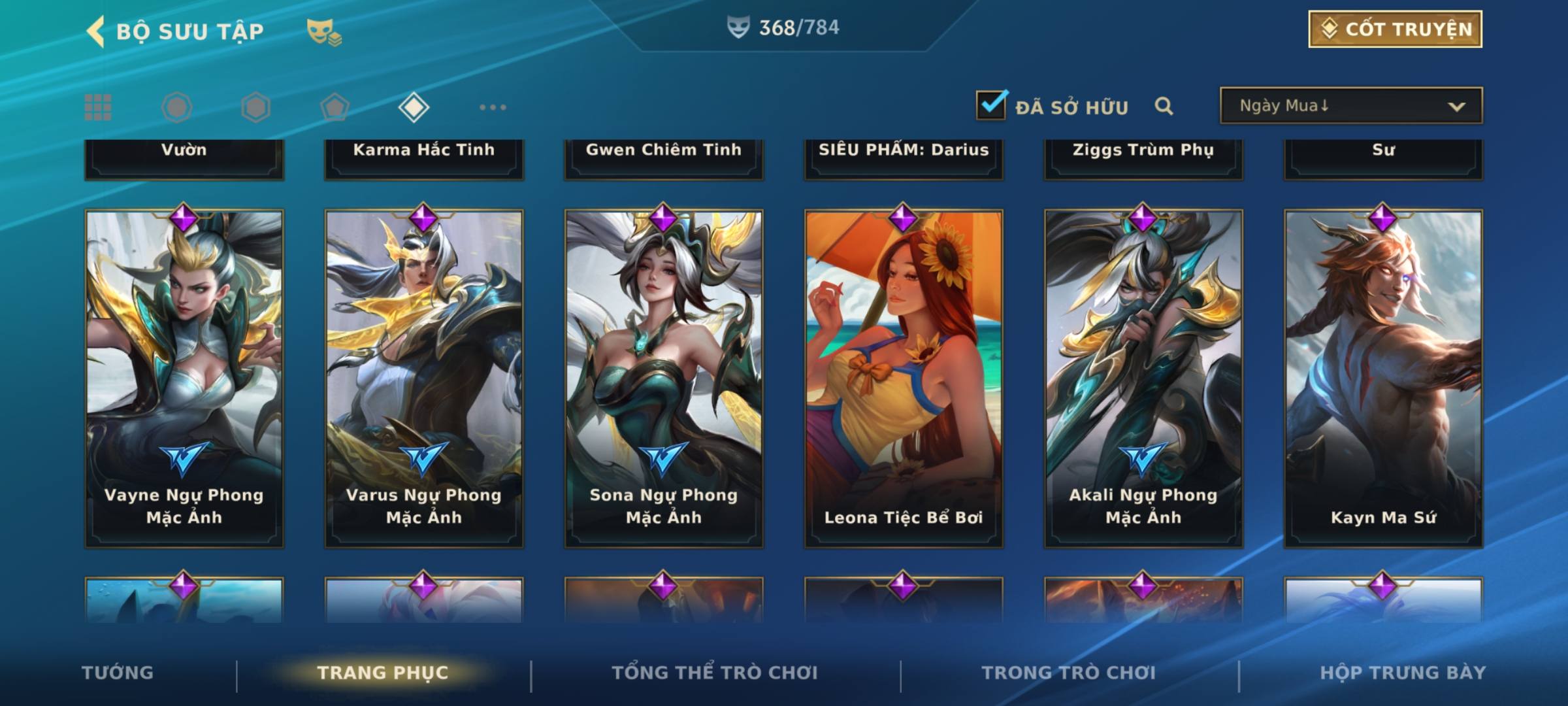Image resolution: width=1568 pixels, height=706 pixels.
Task: Open the skin search magnifier
Action: click(1164, 106)
